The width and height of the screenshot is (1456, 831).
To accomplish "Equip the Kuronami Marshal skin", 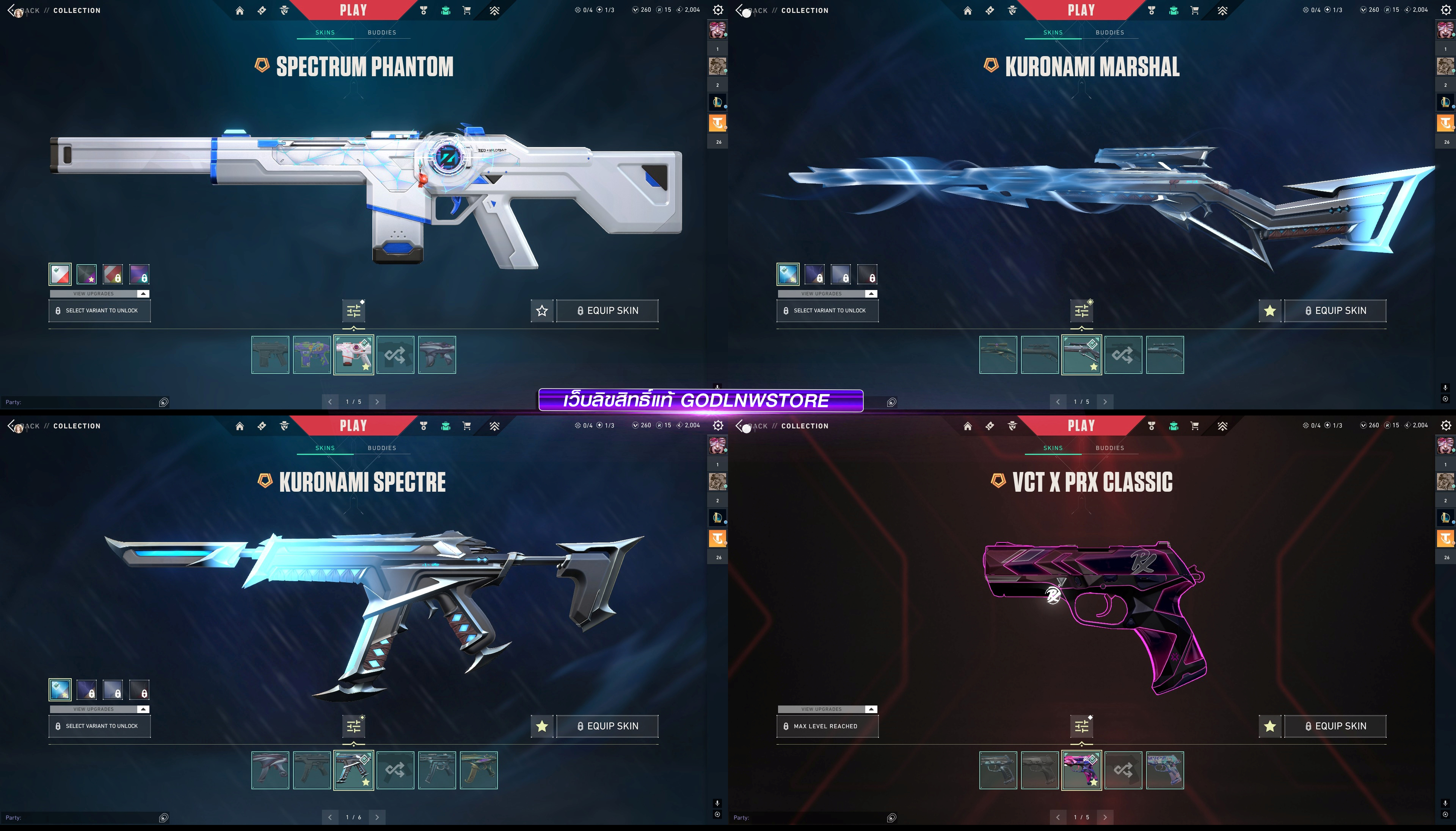I will 1335,310.
